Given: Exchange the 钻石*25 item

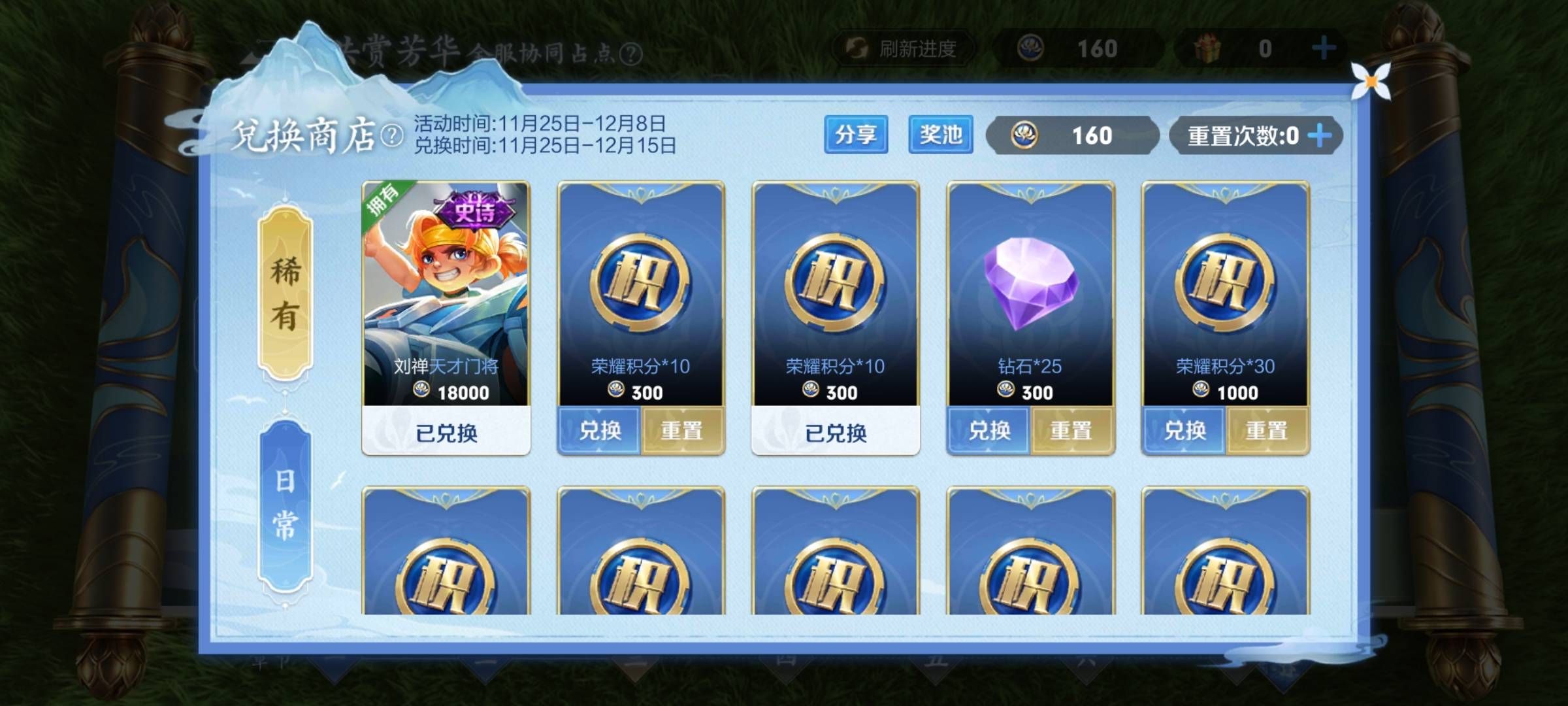Looking at the screenshot, I should point(989,431).
